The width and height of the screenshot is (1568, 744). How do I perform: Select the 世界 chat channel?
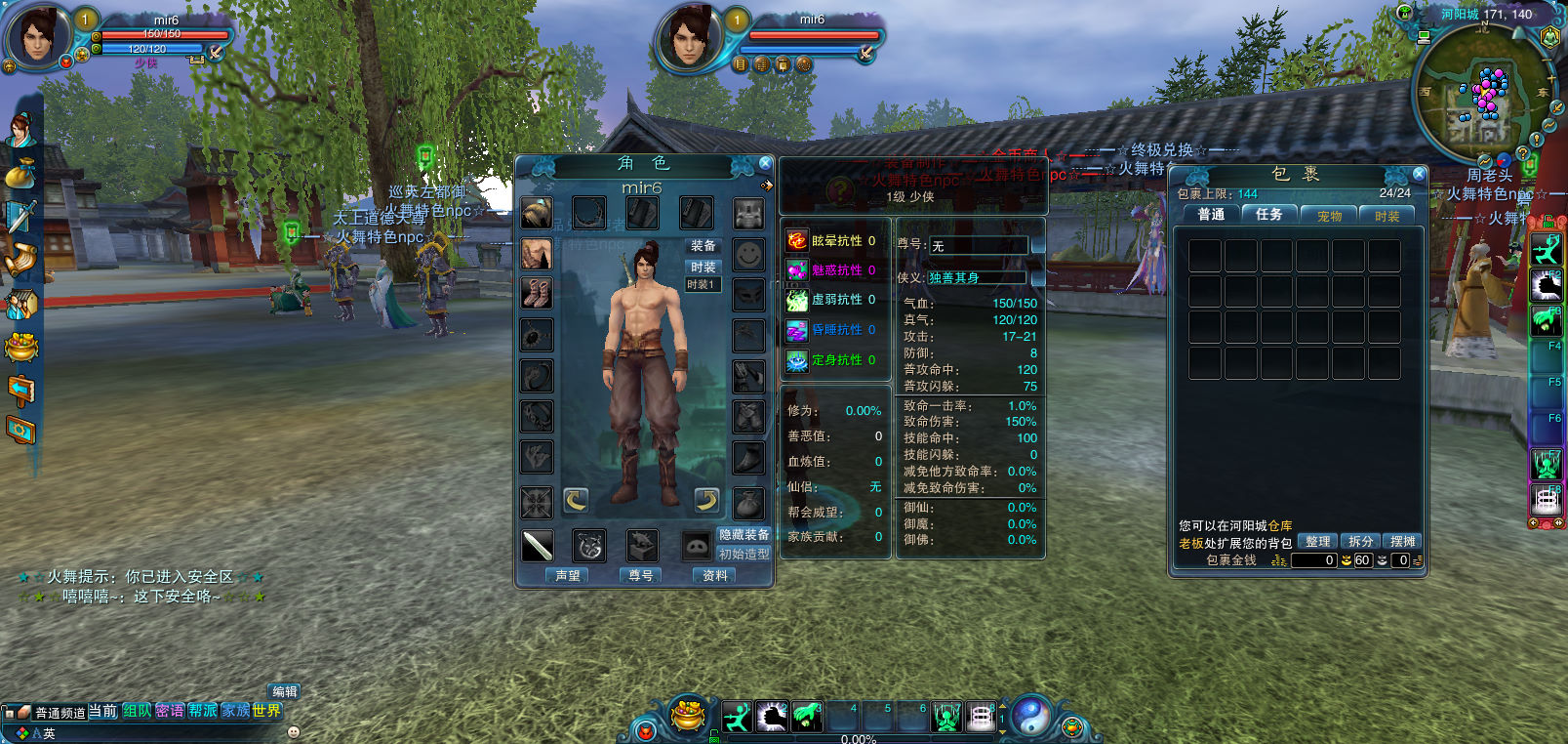click(266, 711)
